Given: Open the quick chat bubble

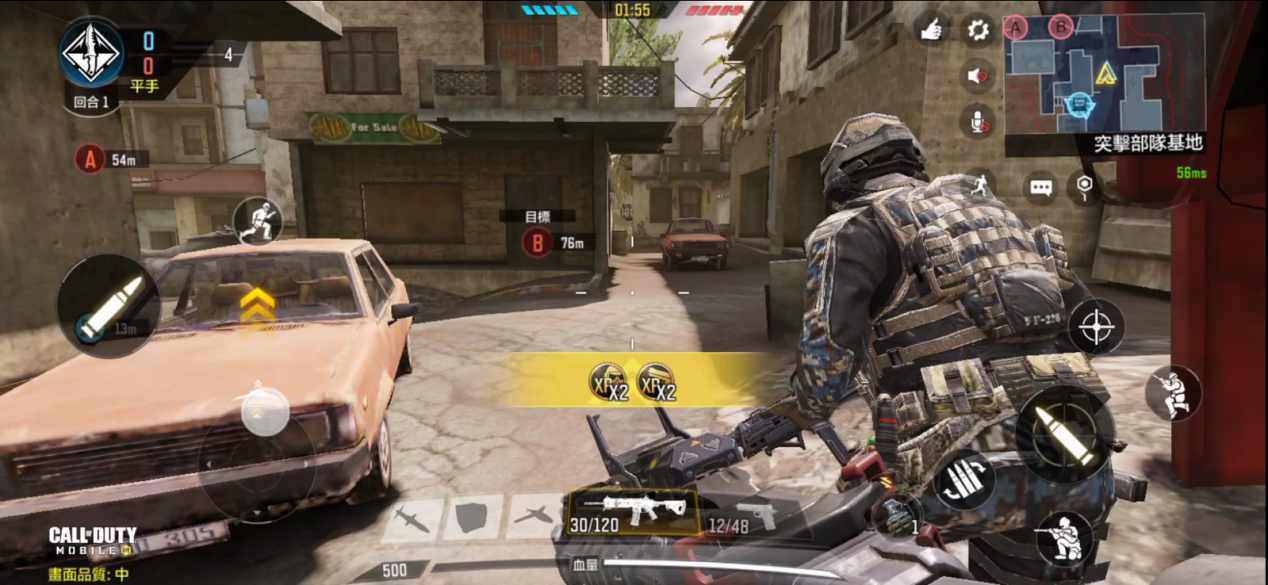Looking at the screenshot, I should [x=1041, y=187].
